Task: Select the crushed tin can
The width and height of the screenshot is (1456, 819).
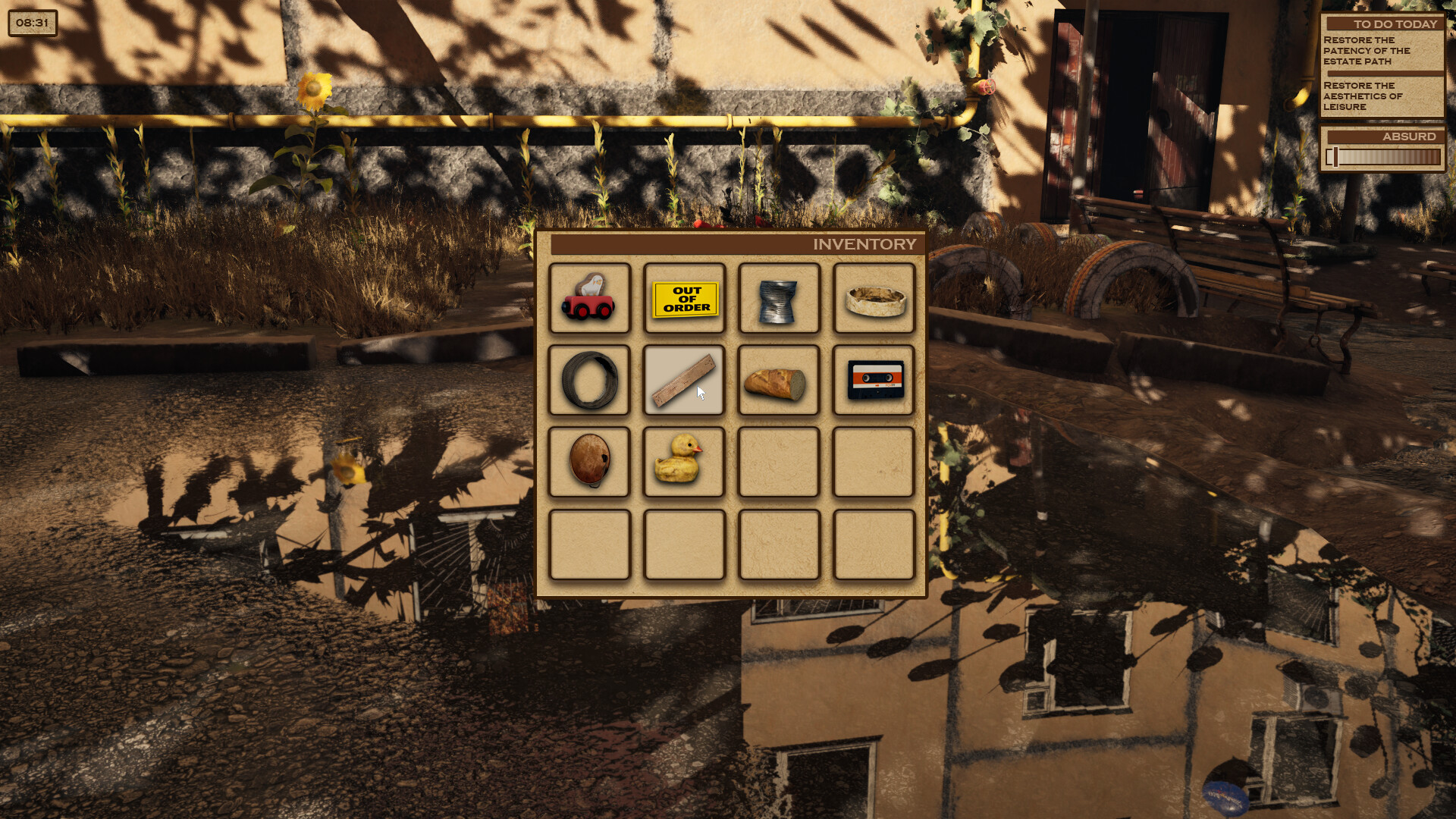Action: pyautogui.click(x=779, y=300)
